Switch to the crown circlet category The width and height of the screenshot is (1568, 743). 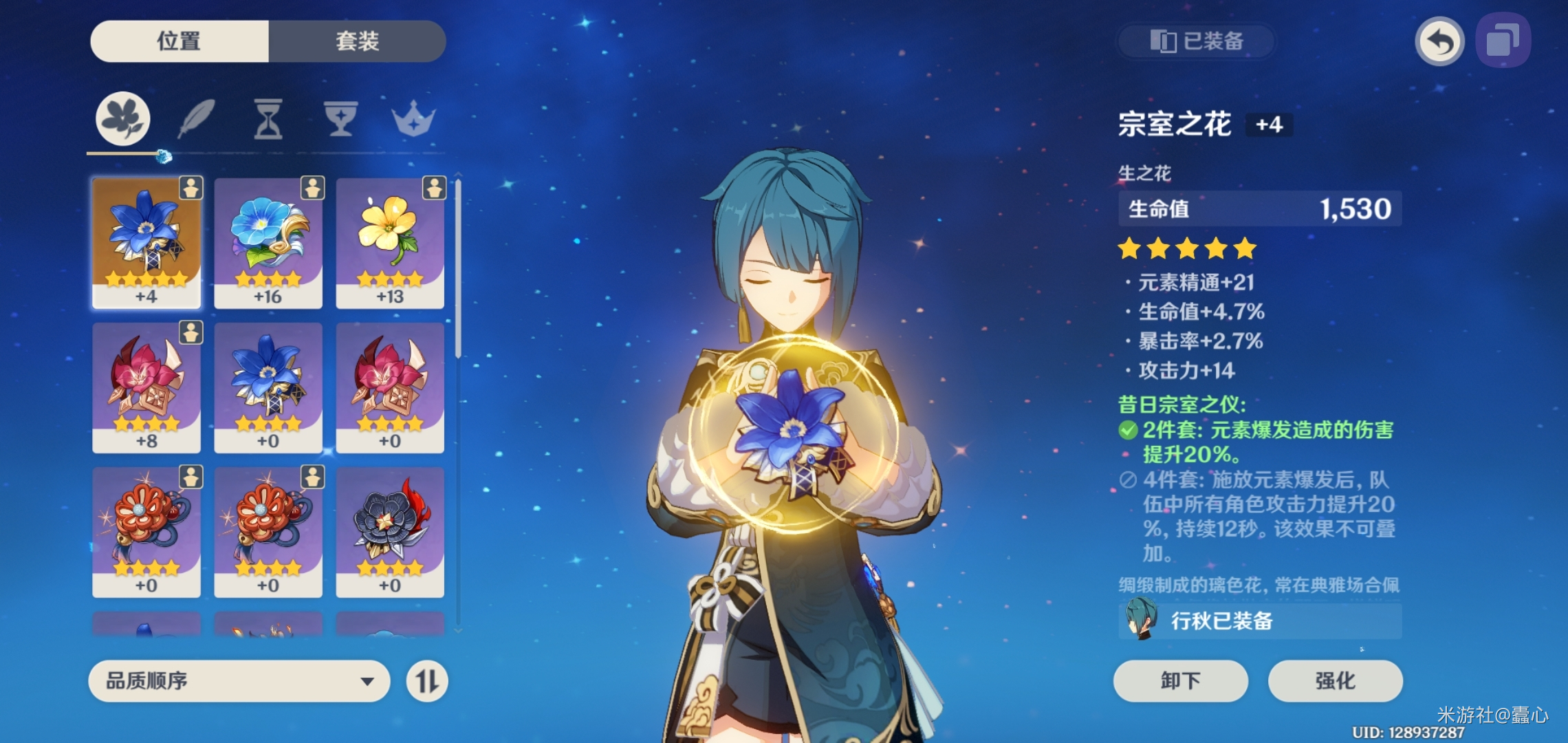click(x=413, y=118)
